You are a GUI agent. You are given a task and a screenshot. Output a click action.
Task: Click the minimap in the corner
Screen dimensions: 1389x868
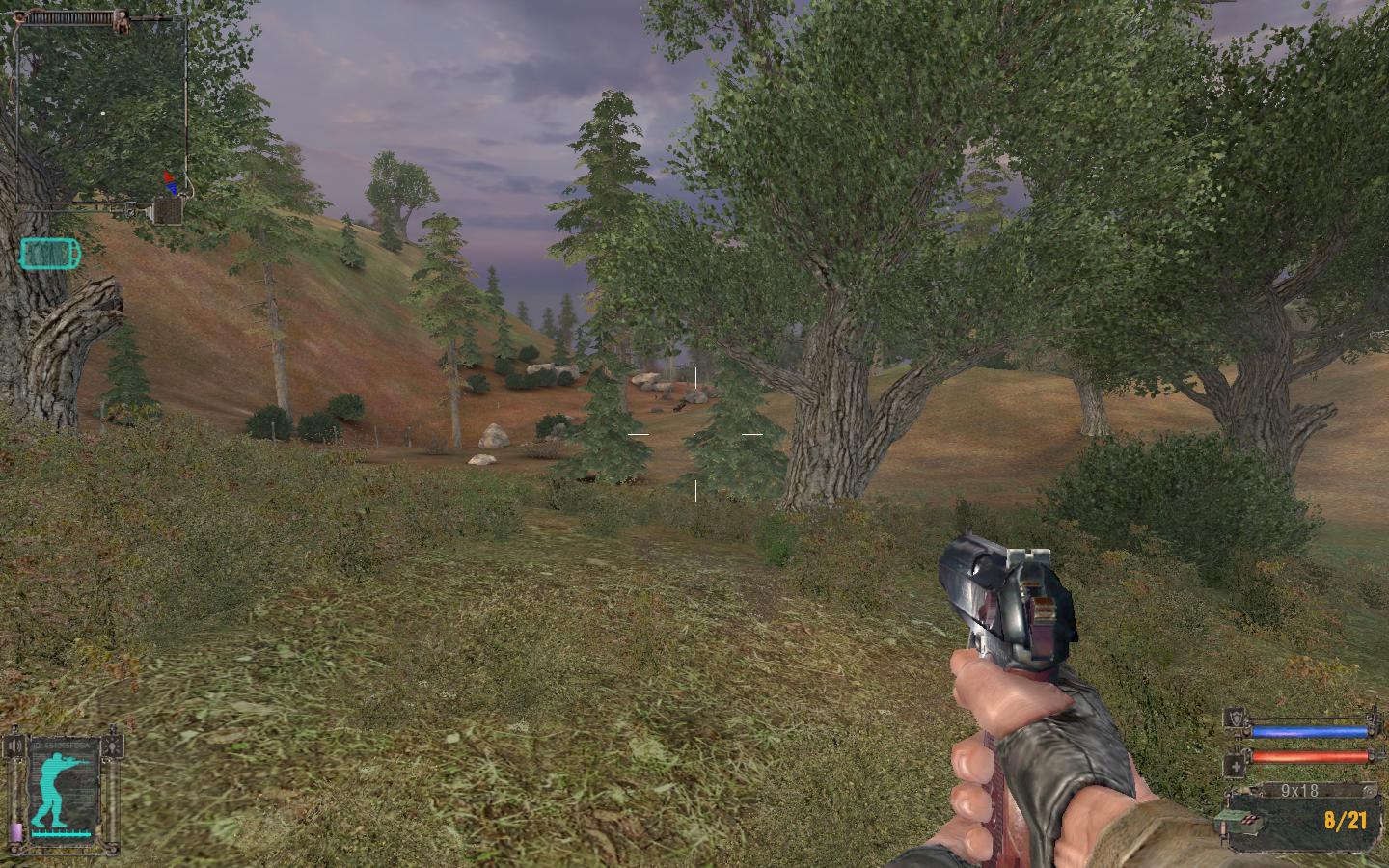tap(100, 111)
